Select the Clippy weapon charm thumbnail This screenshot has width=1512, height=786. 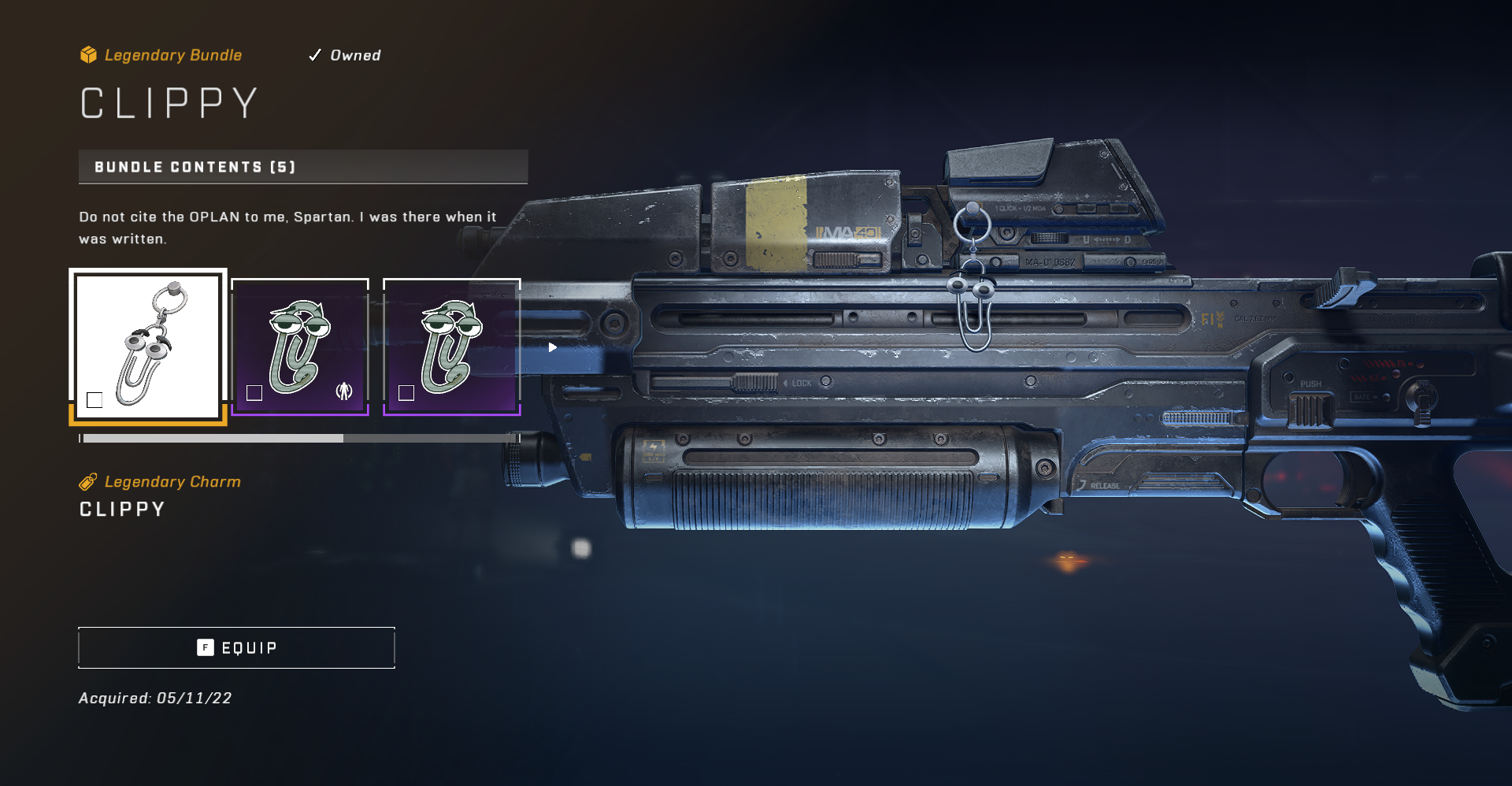click(x=148, y=347)
